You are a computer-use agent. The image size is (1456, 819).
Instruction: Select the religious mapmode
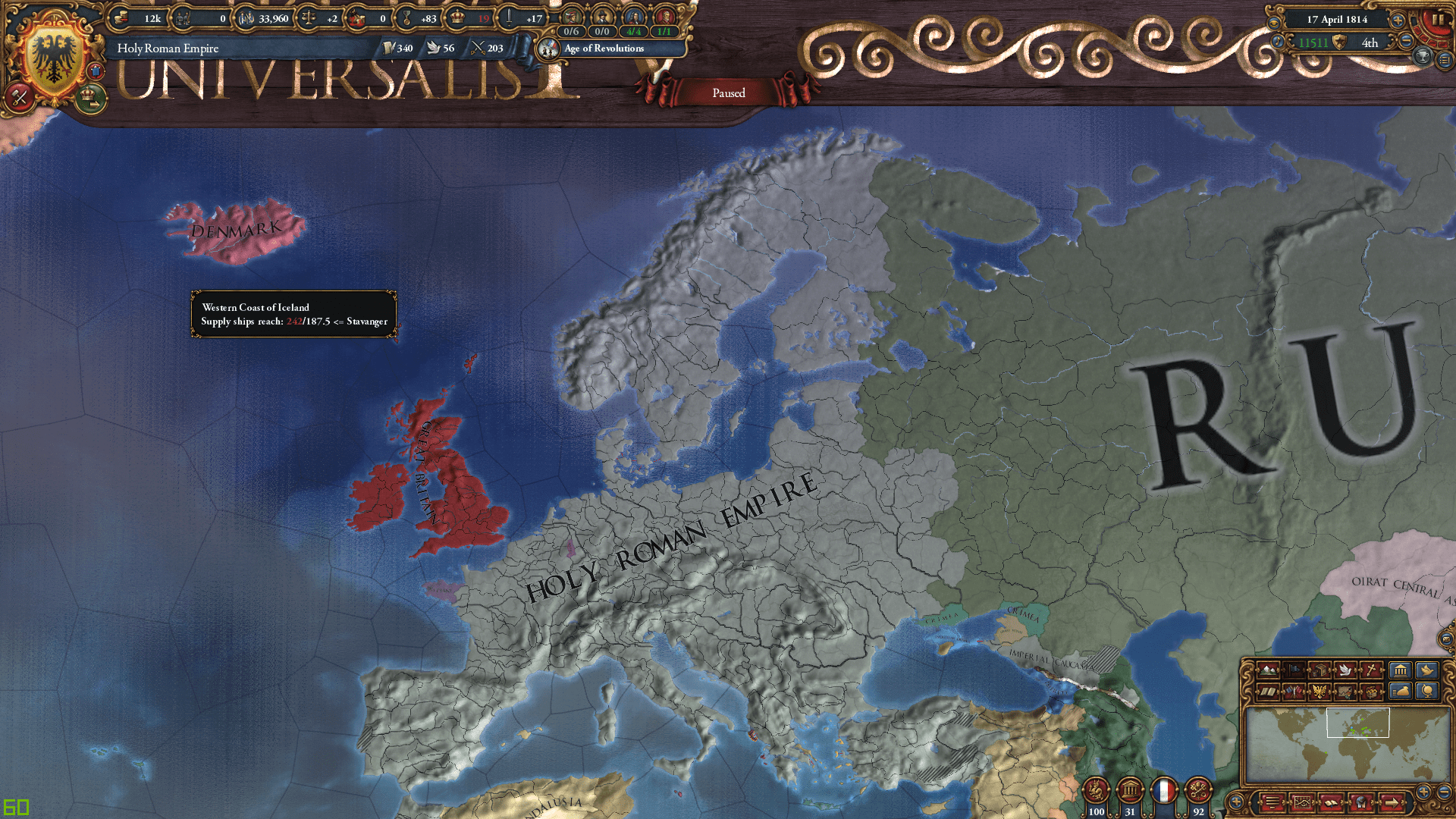coord(1370,670)
